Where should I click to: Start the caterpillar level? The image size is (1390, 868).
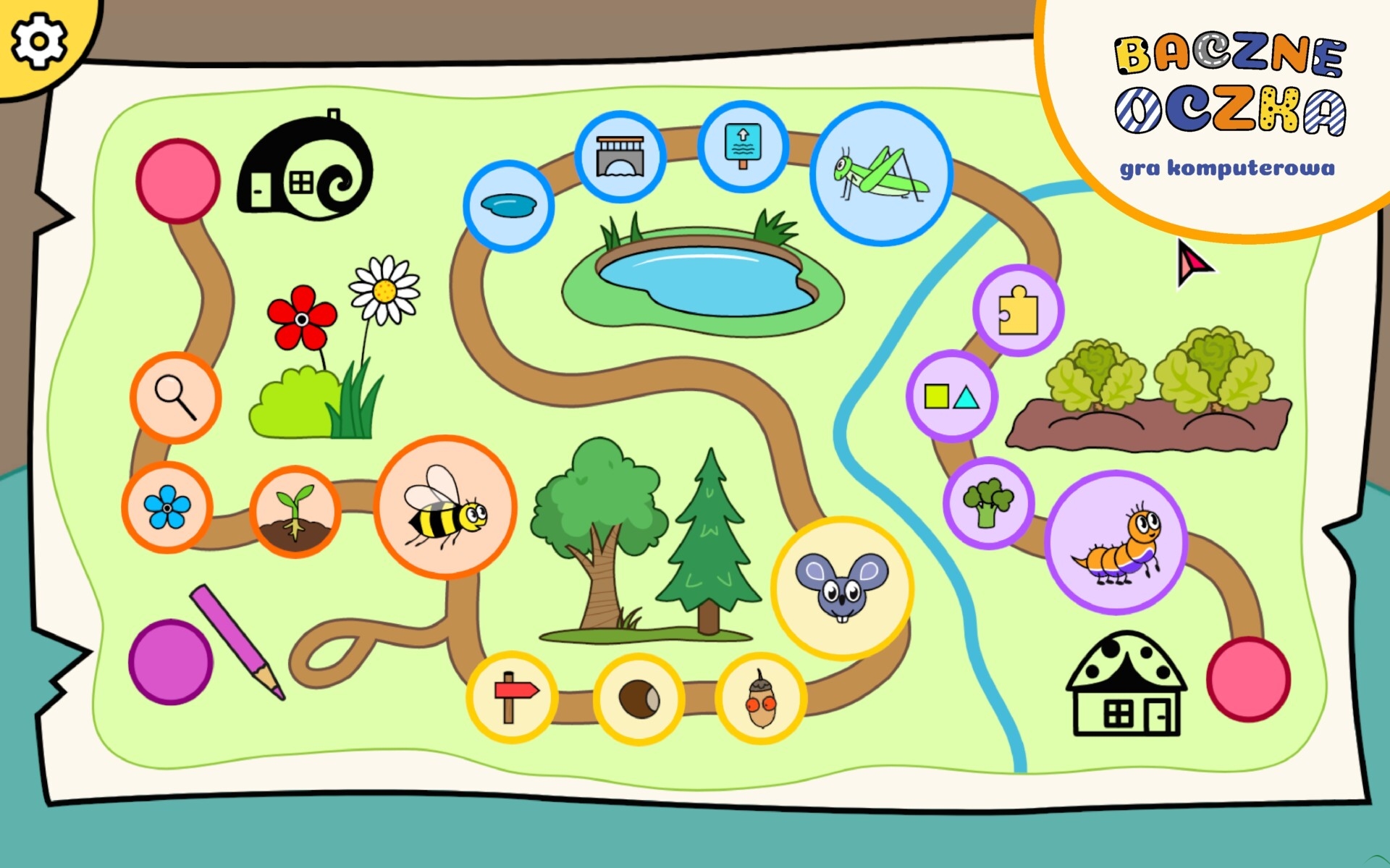tap(1116, 542)
